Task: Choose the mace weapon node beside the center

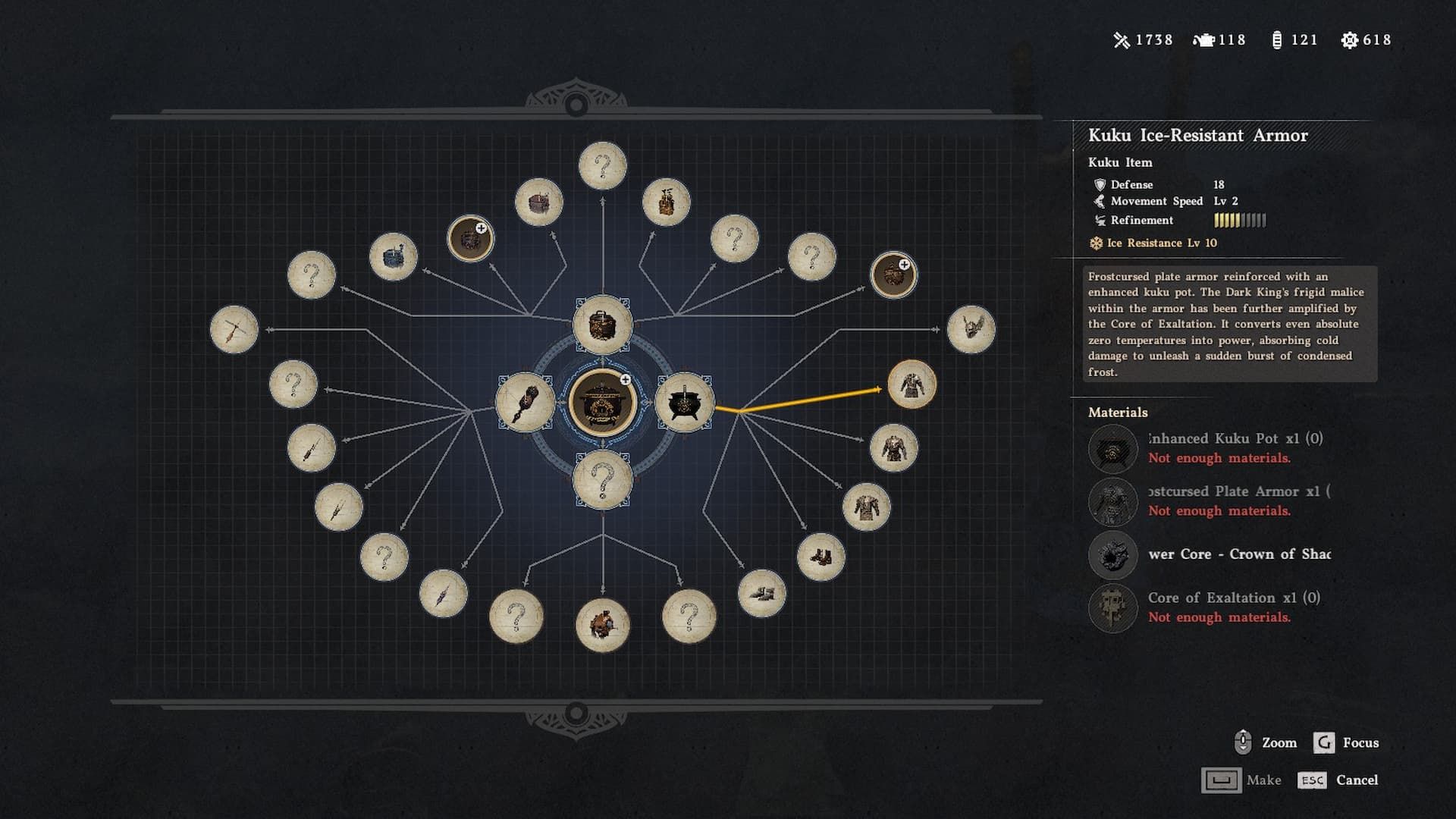Action: pos(525,403)
